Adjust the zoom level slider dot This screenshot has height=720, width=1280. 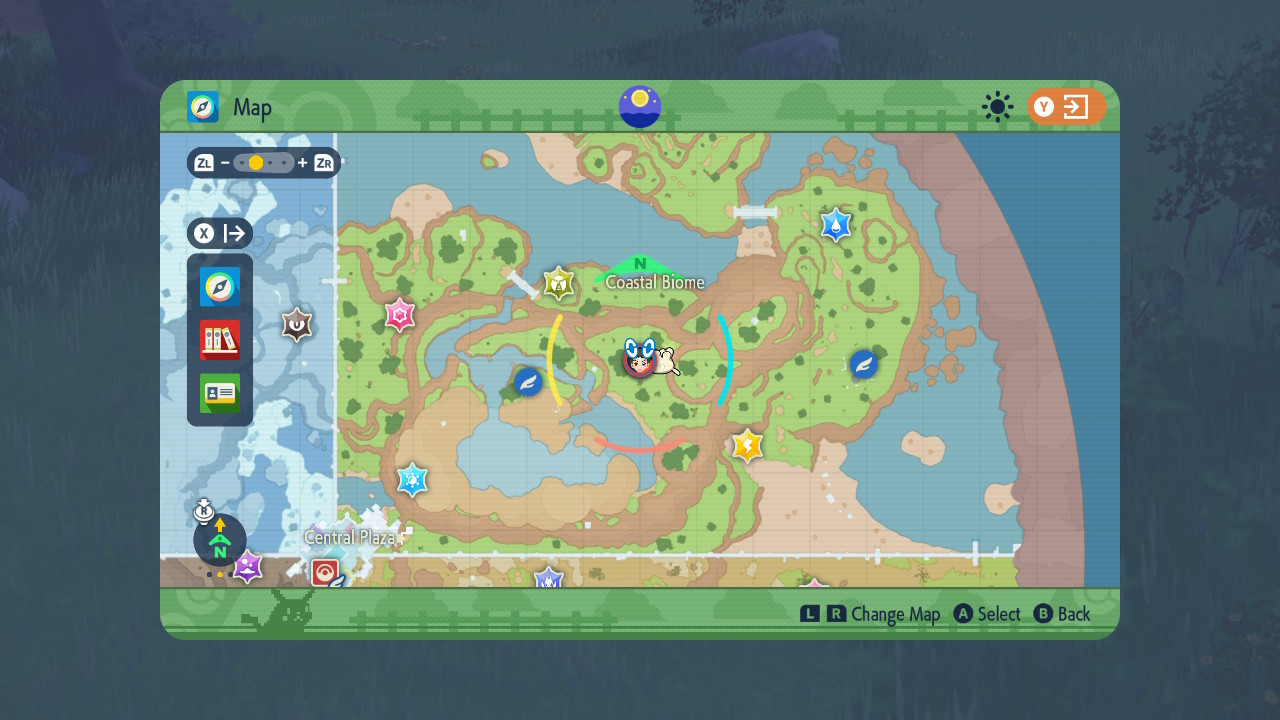pyautogui.click(x=255, y=161)
